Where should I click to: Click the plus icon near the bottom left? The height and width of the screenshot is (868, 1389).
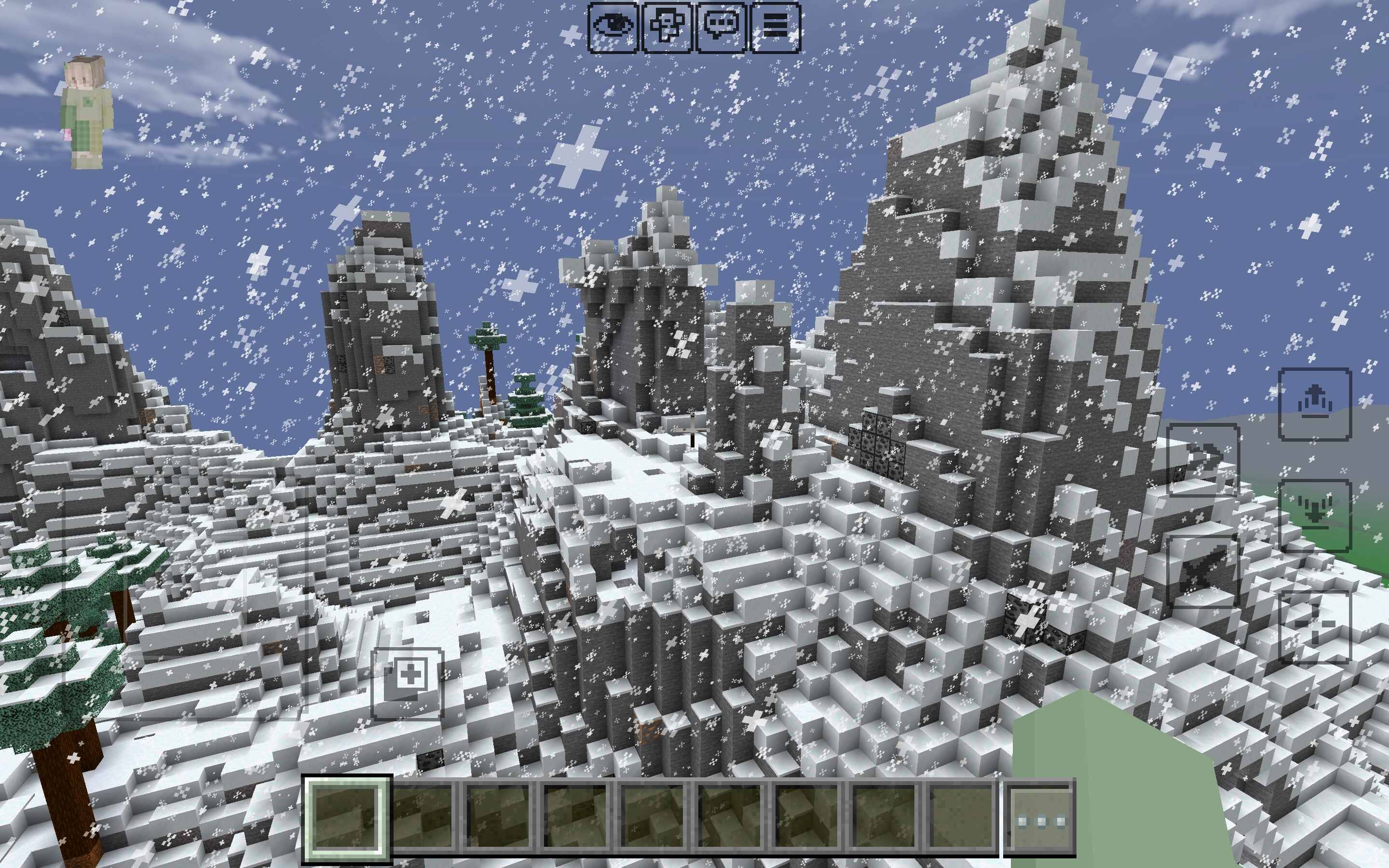[408, 683]
